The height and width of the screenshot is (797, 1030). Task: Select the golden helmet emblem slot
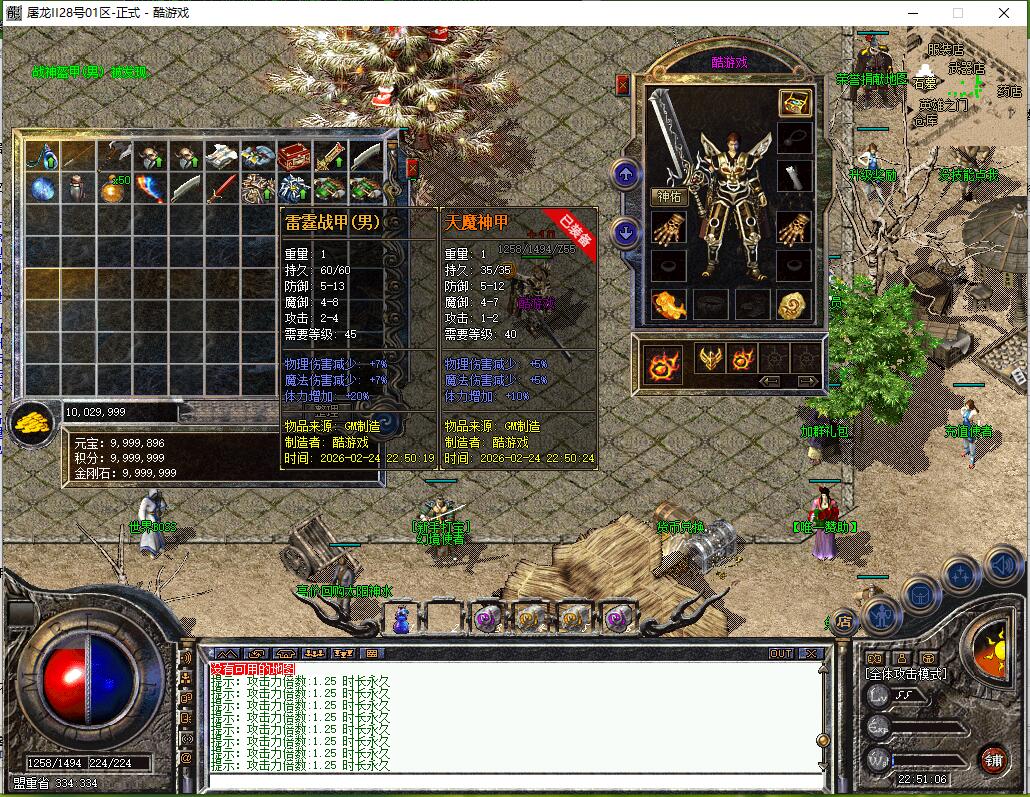point(709,359)
